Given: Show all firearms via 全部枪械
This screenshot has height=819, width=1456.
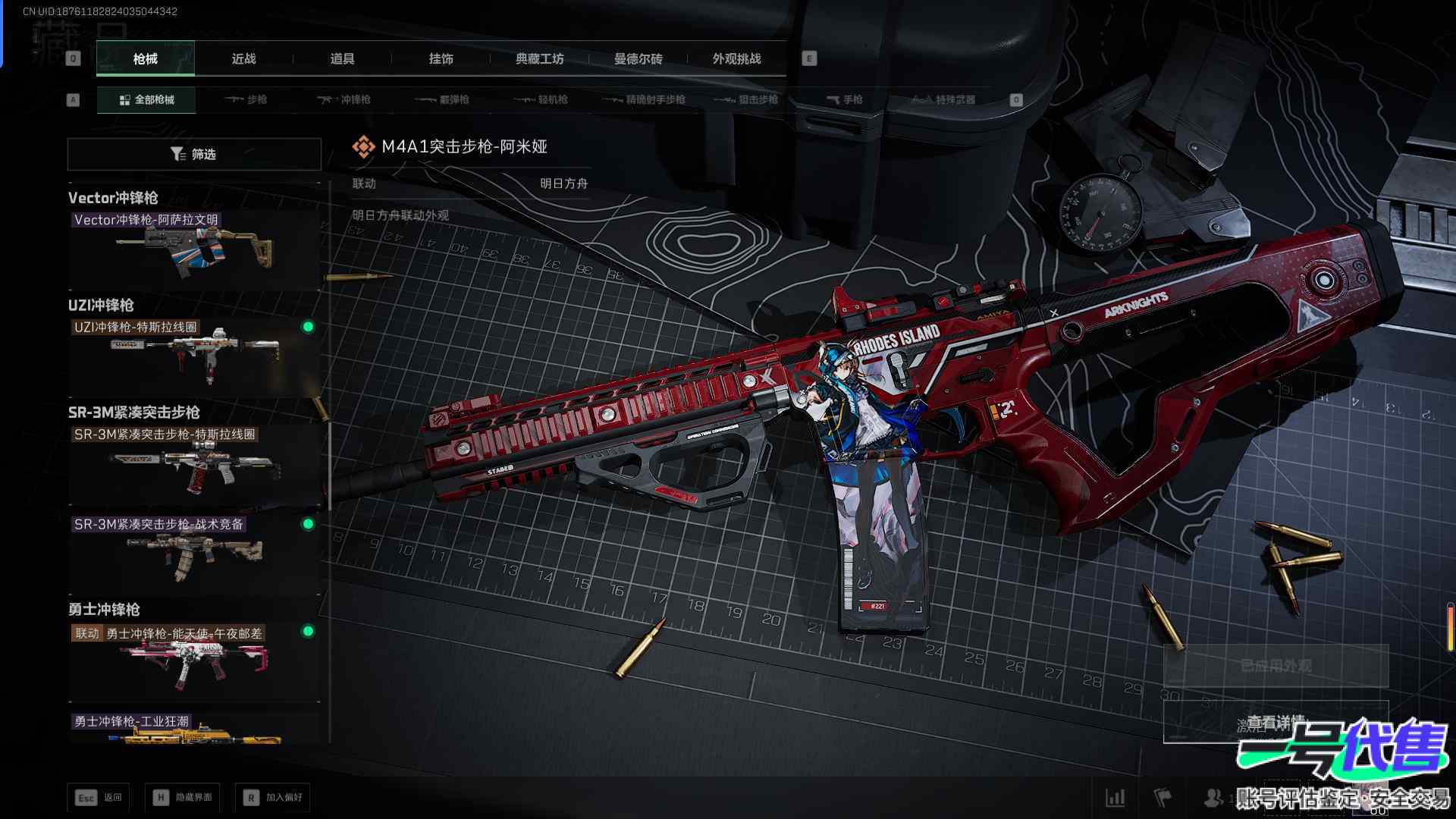Looking at the screenshot, I should coord(146,100).
